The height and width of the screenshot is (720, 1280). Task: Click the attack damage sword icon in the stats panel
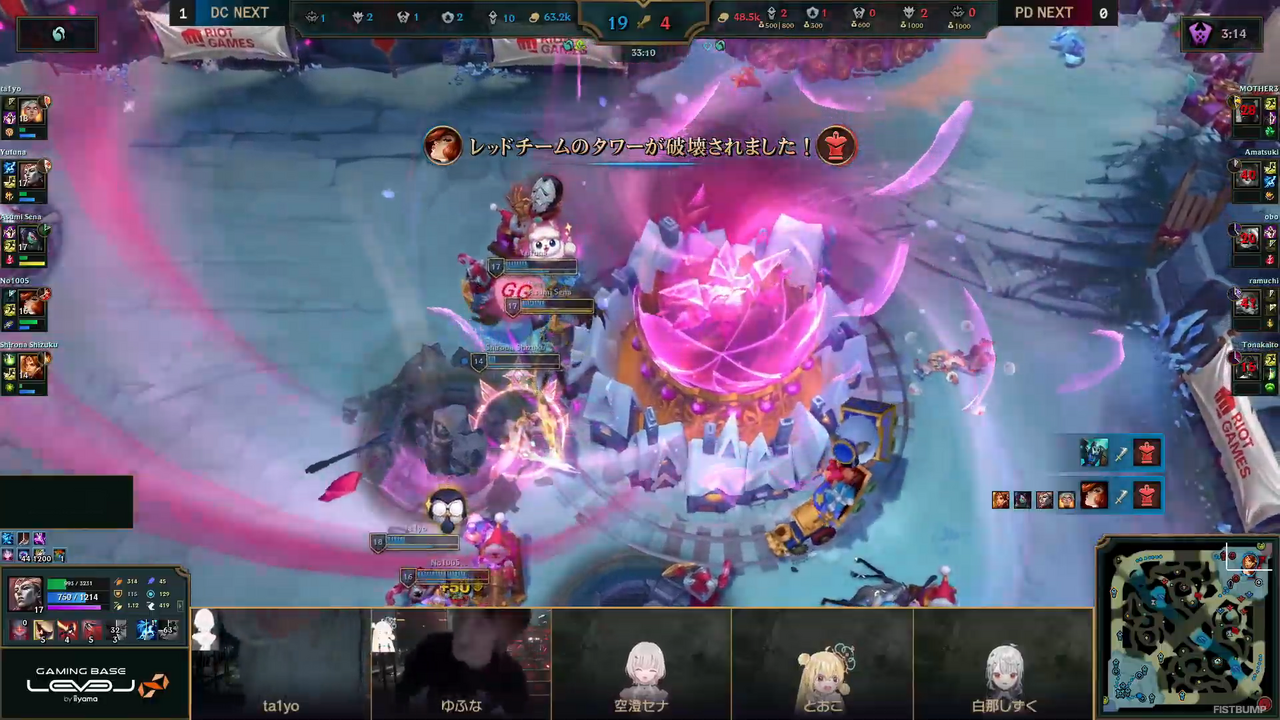118,581
